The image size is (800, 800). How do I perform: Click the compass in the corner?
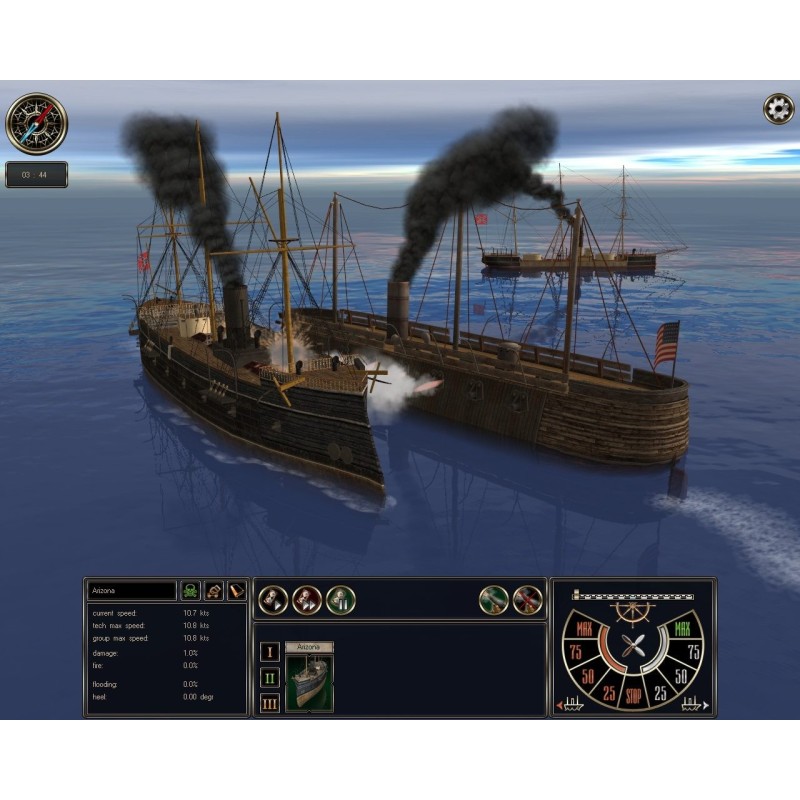(x=36, y=123)
